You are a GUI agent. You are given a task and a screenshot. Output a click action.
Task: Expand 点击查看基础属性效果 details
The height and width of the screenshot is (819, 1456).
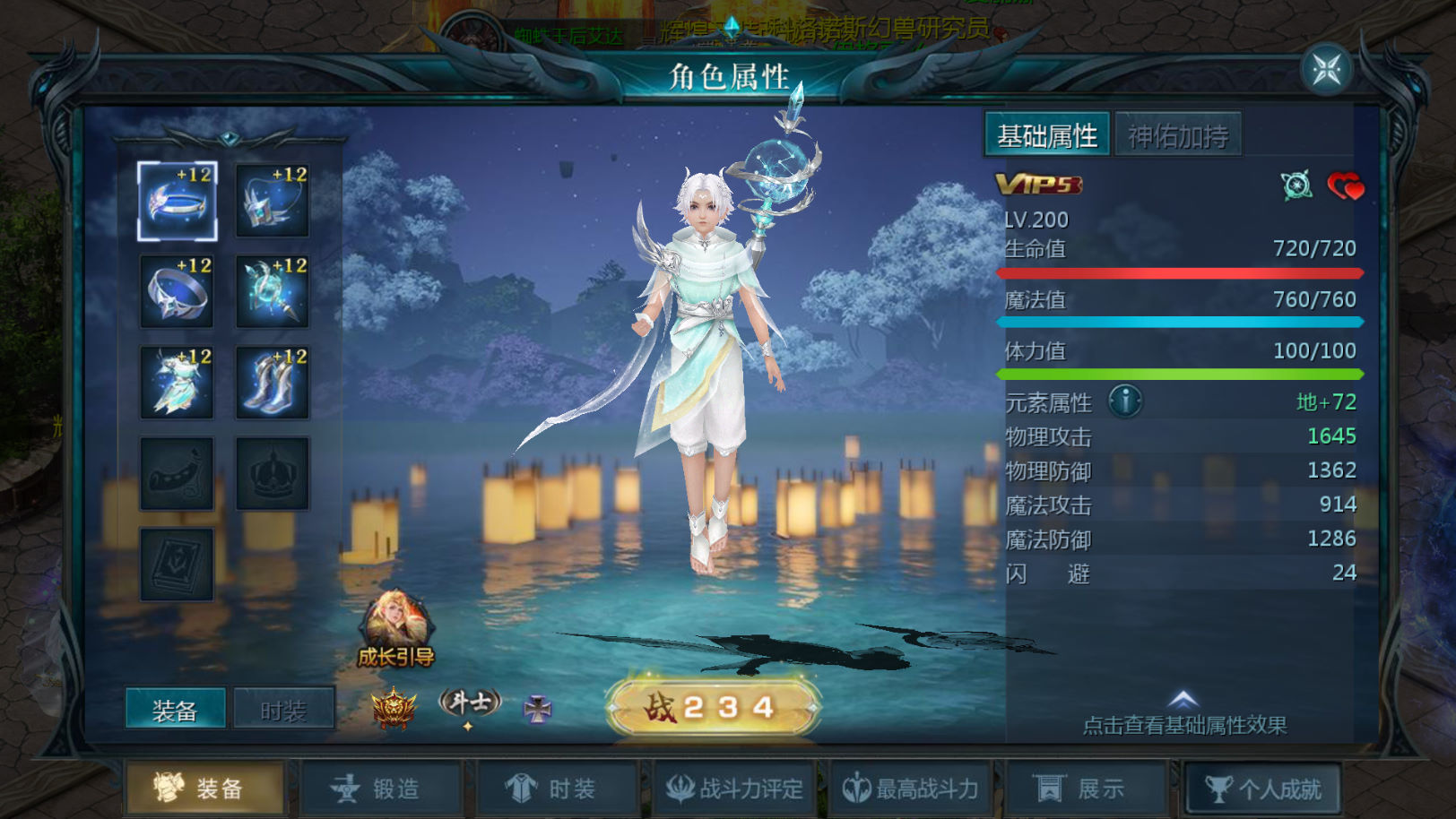(x=1183, y=713)
